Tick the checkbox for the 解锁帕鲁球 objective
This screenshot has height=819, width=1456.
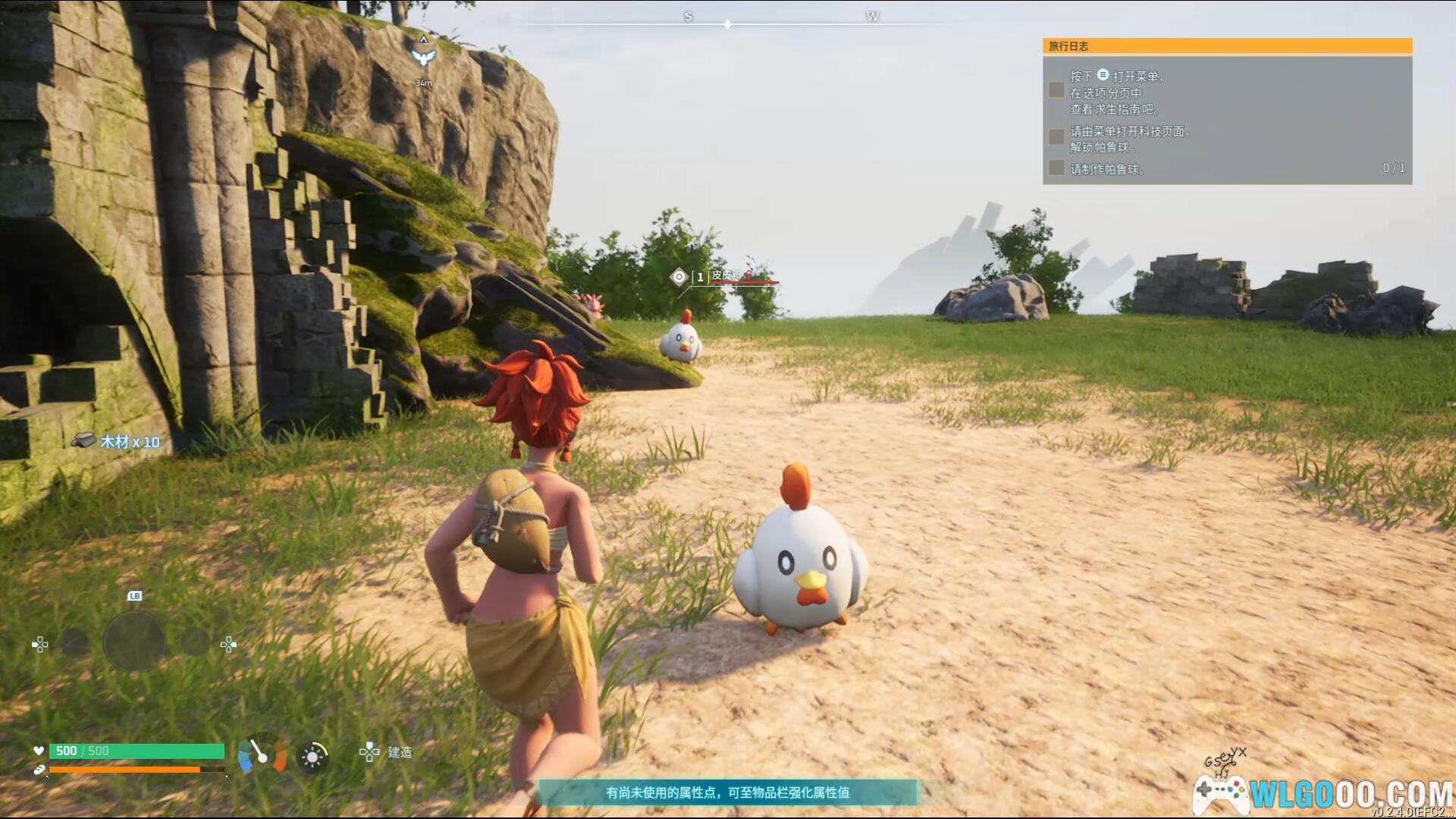point(1056,137)
